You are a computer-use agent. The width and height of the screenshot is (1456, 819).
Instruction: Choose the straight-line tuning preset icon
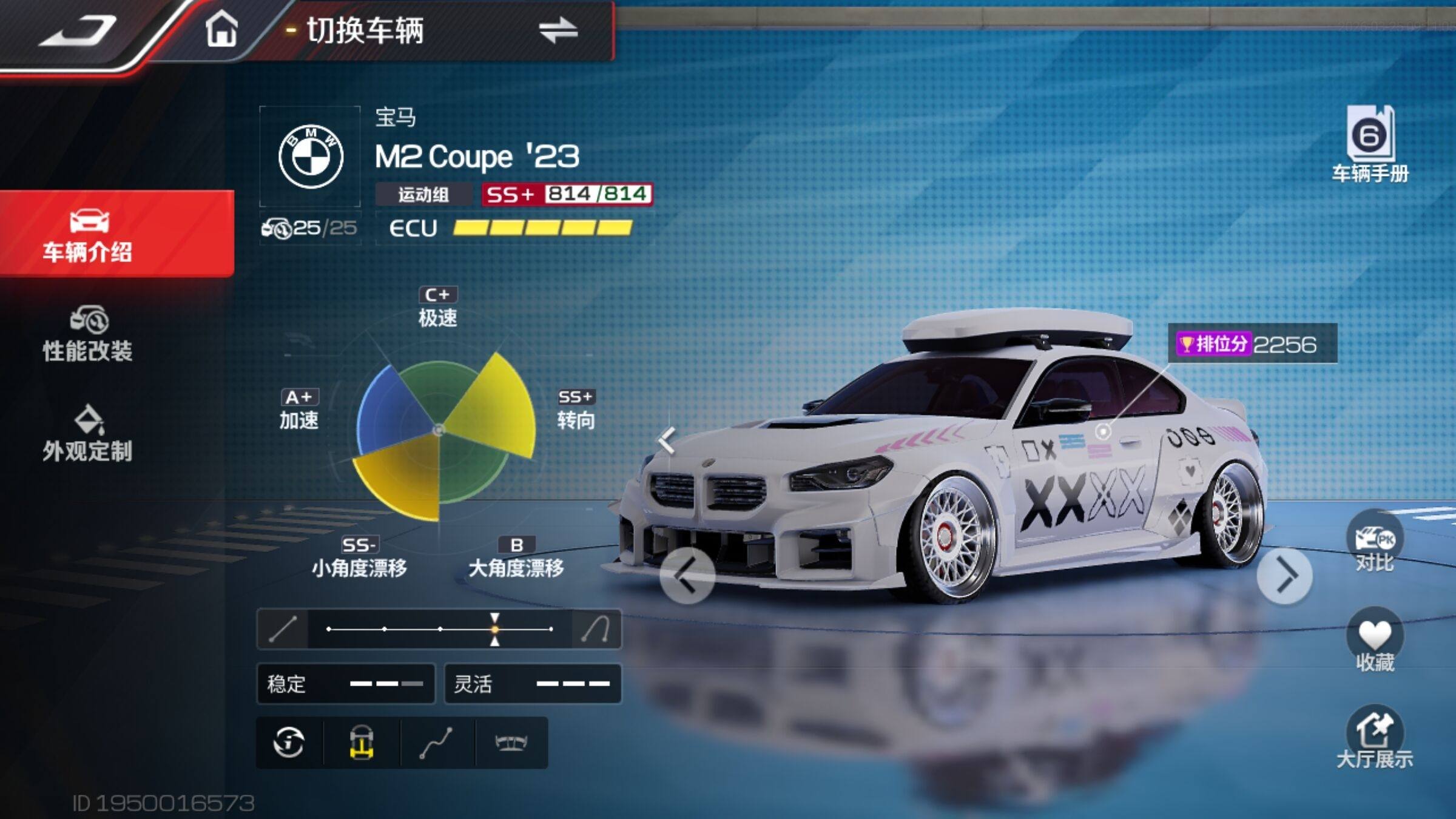click(283, 629)
